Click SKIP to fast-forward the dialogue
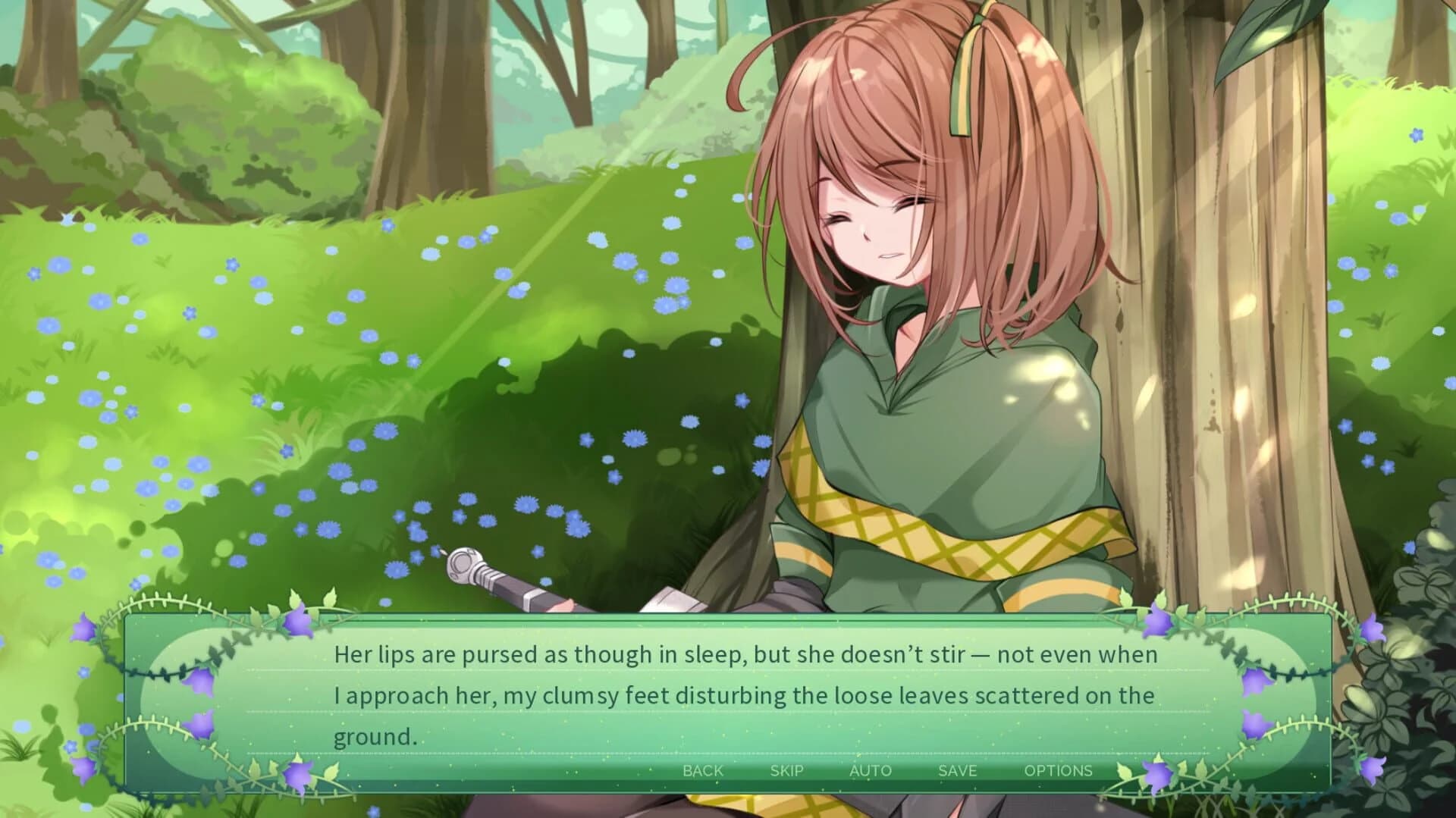1456x818 pixels. pos(787,771)
